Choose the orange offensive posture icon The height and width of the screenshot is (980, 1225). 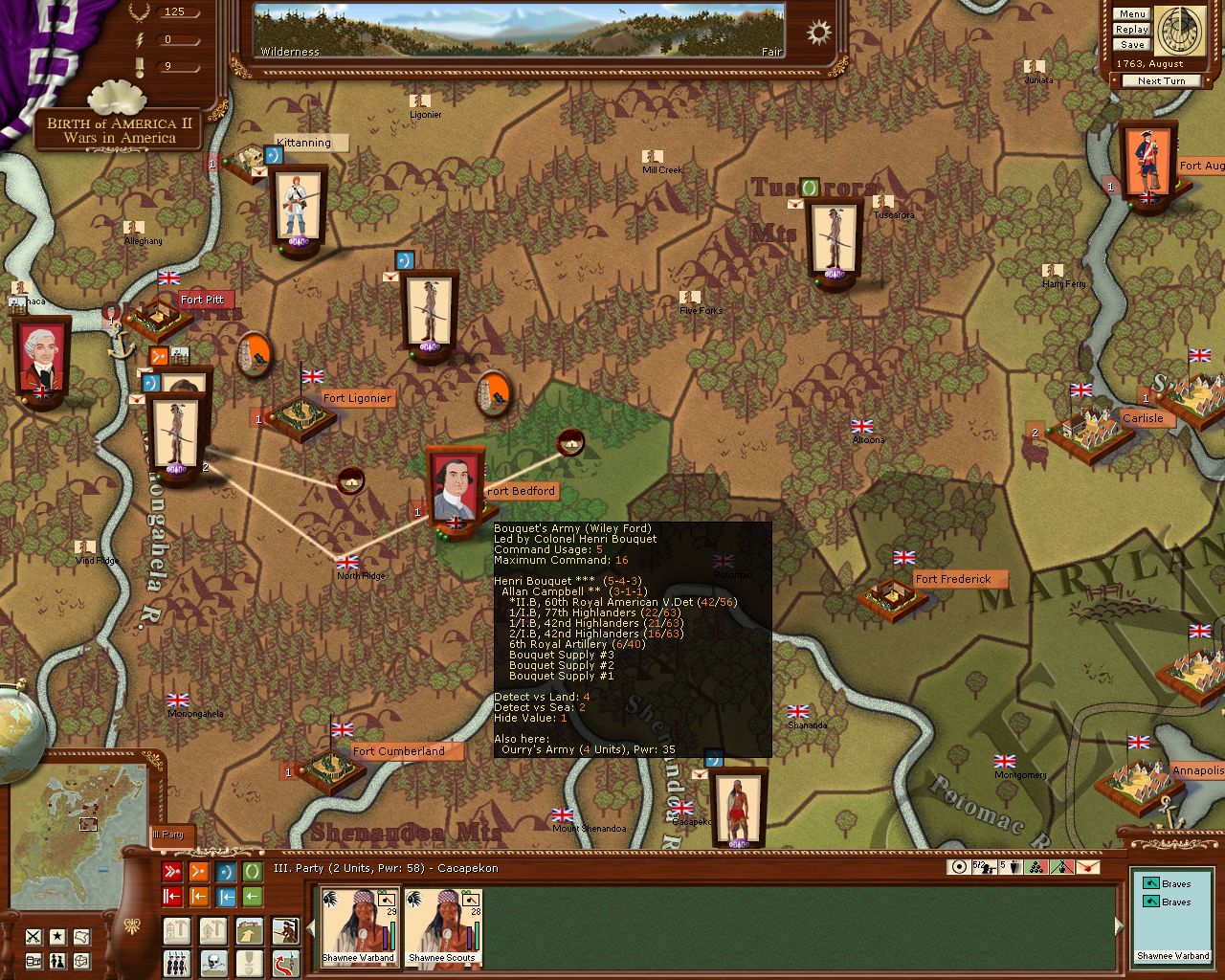click(199, 872)
